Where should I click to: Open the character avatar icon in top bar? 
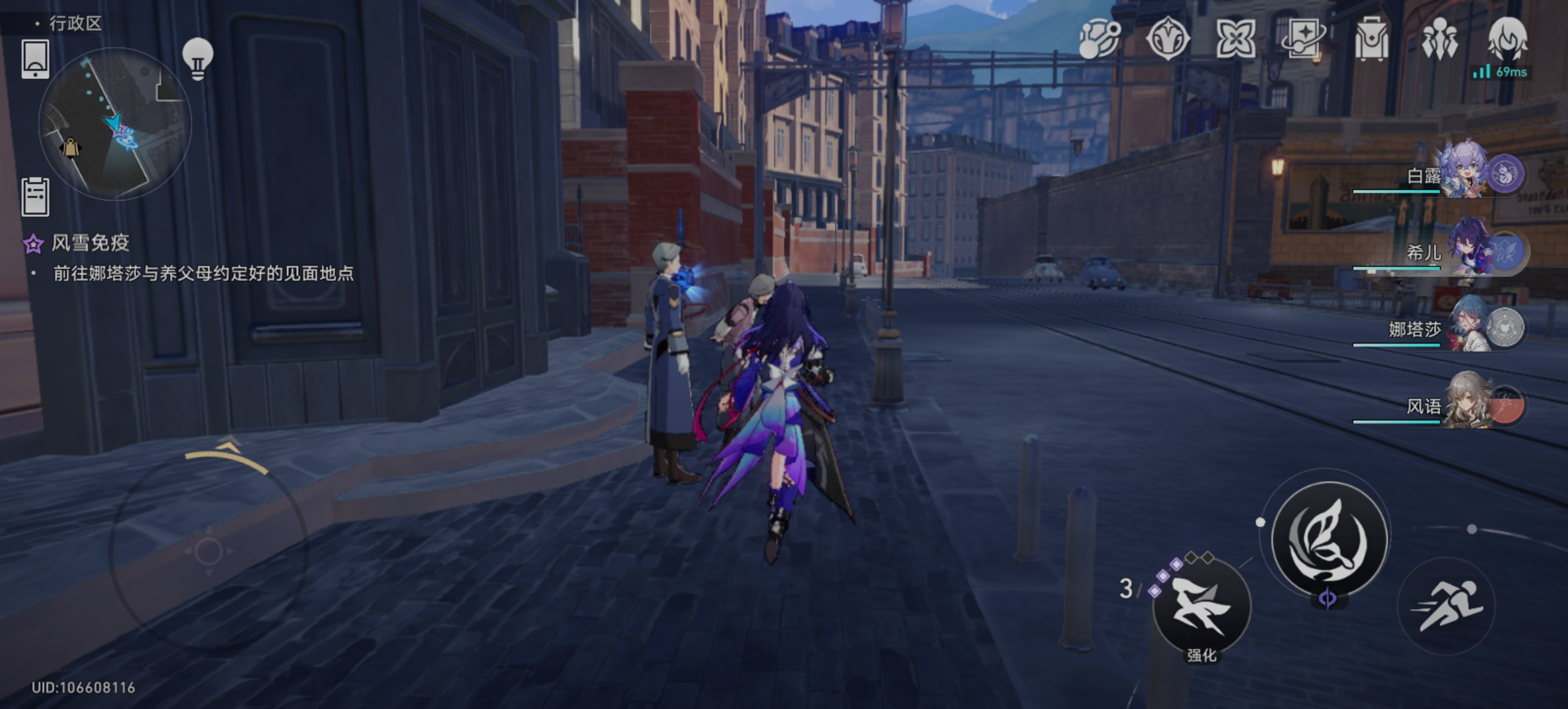point(1508,38)
